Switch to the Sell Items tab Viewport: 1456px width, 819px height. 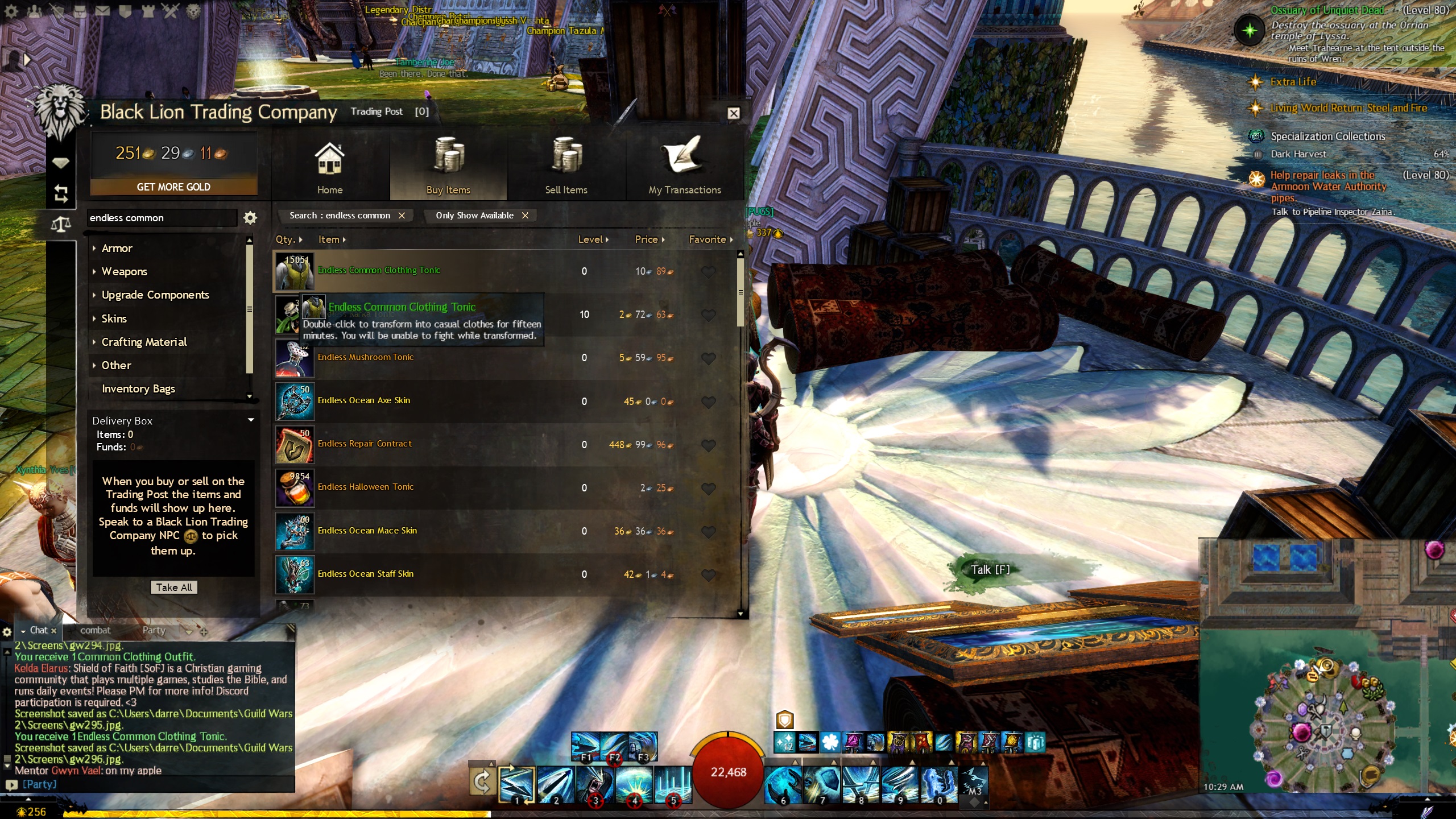[x=566, y=168]
